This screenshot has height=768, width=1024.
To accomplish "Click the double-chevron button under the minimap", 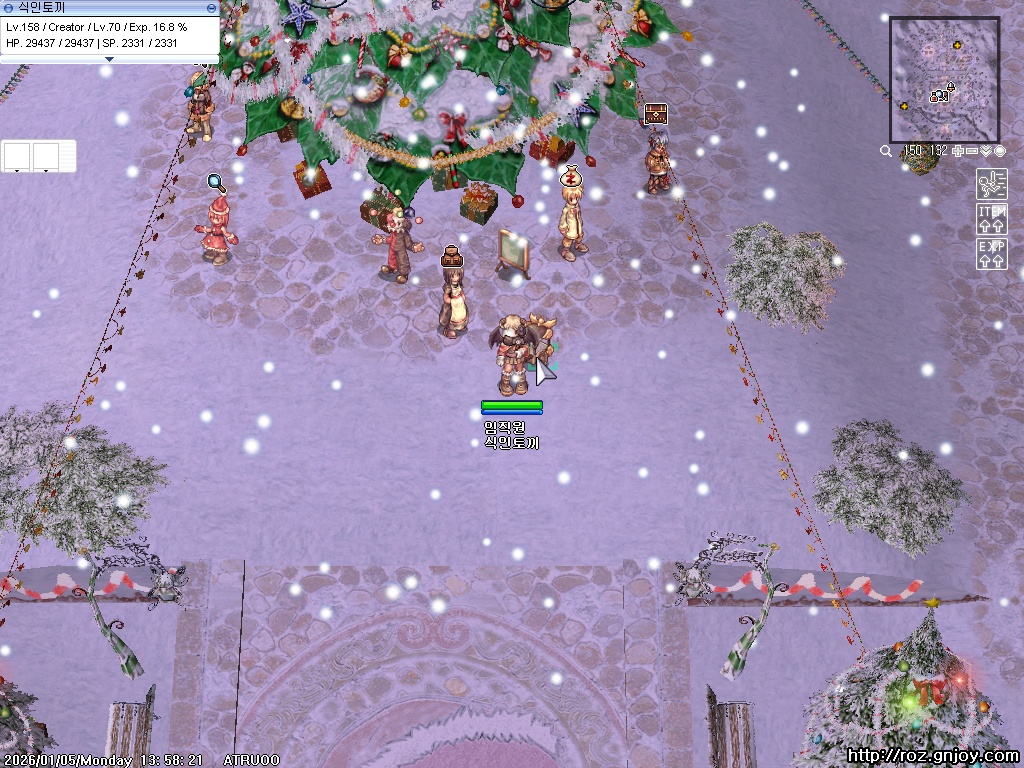I will click(x=986, y=151).
